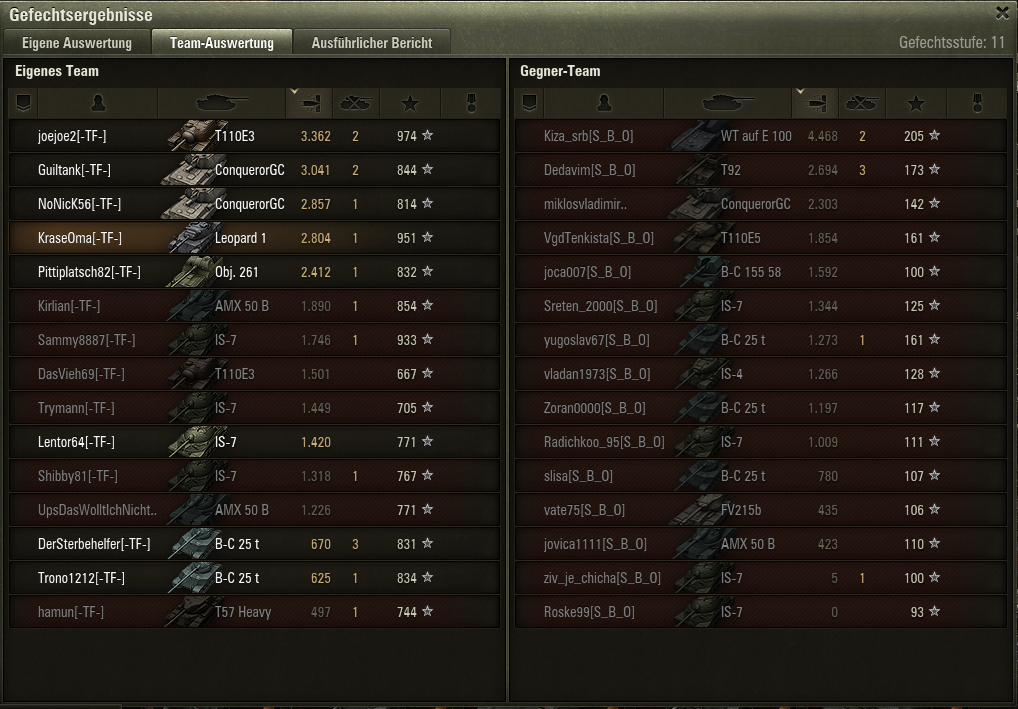Pick Roske99's IS-7 row

point(760,612)
